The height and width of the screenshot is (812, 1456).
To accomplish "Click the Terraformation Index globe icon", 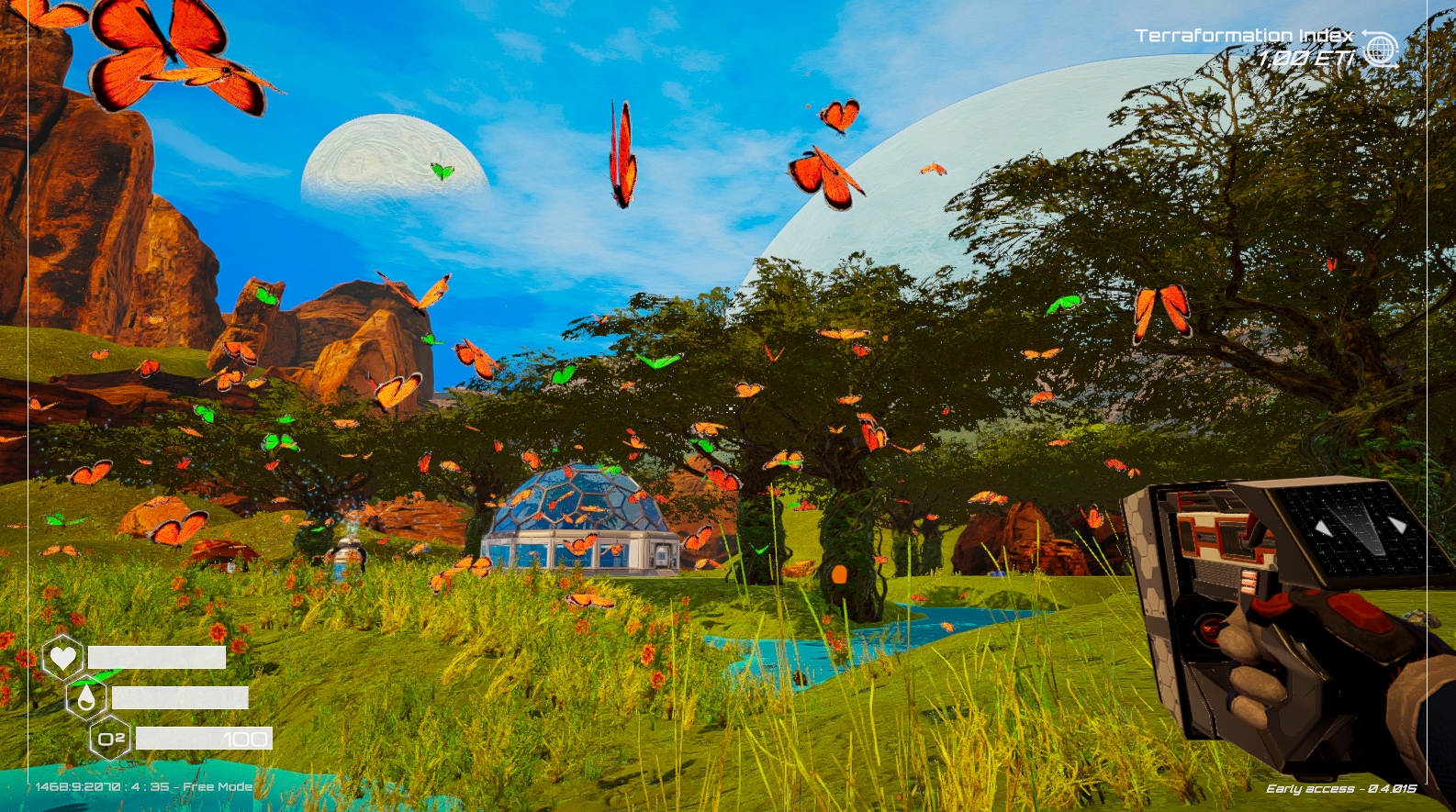I will click(x=1380, y=49).
